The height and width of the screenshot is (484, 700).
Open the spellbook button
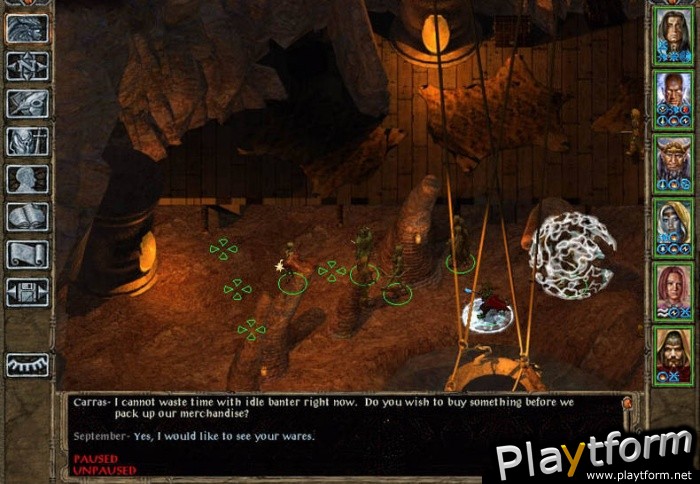(27, 217)
